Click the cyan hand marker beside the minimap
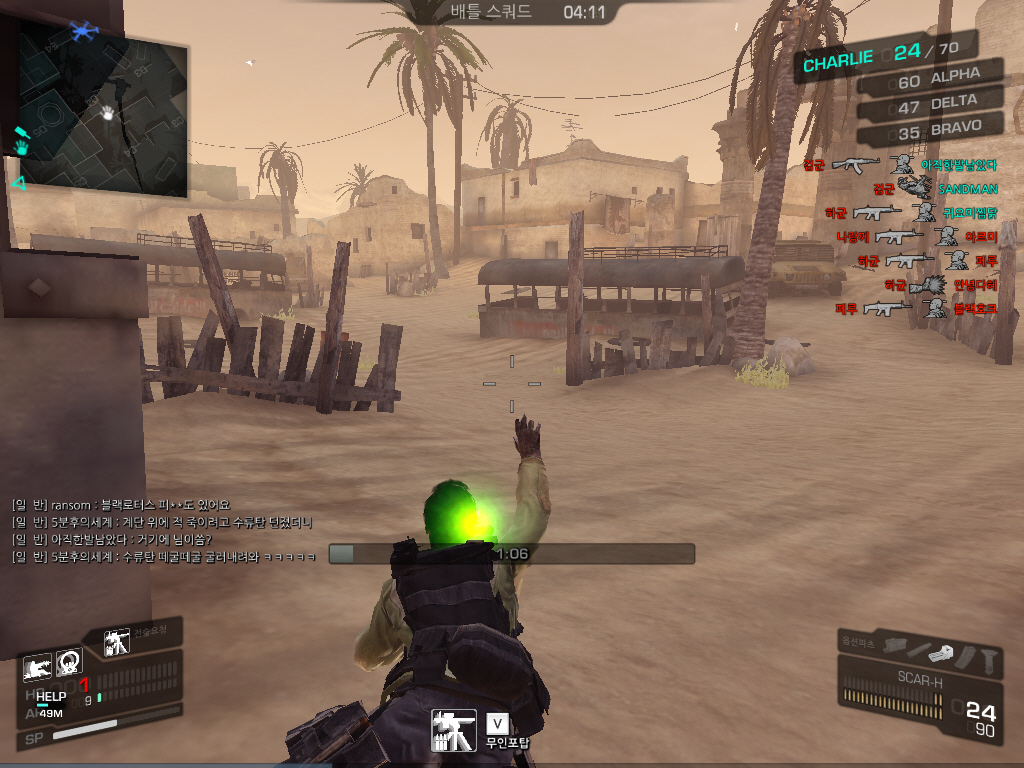Viewport: 1024px width, 768px height. pos(21,148)
